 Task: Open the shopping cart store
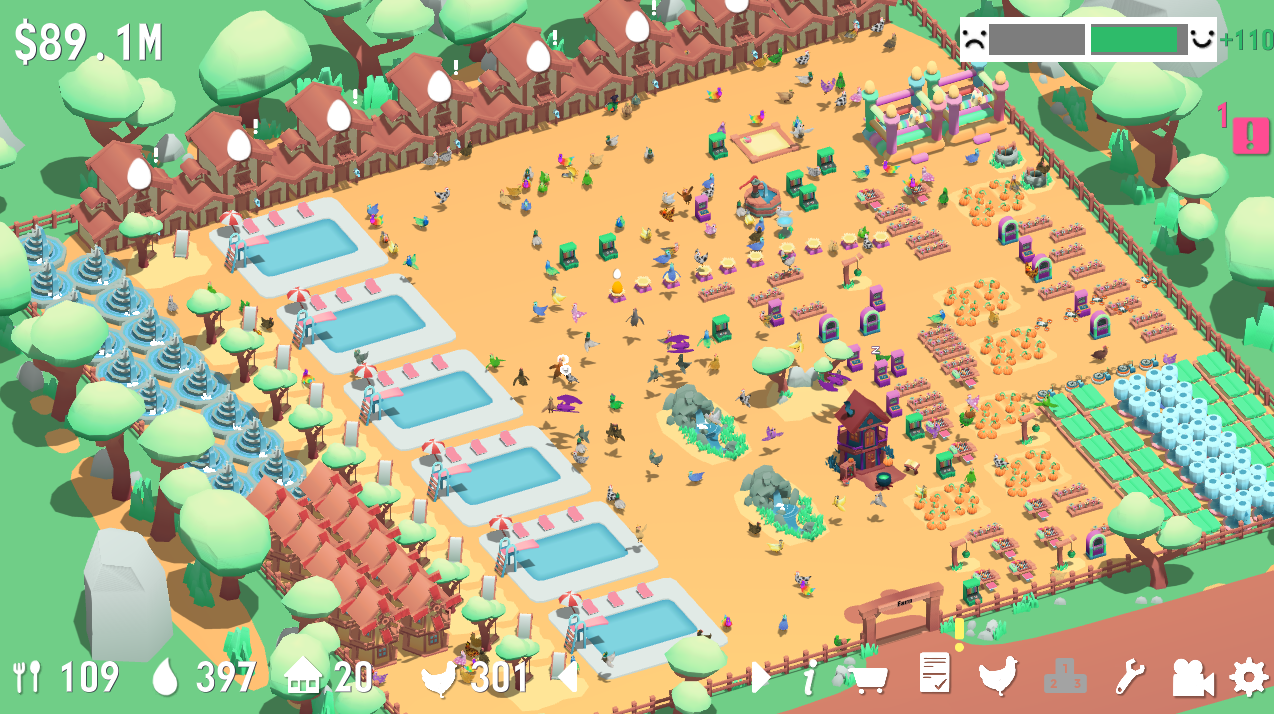(x=869, y=679)
